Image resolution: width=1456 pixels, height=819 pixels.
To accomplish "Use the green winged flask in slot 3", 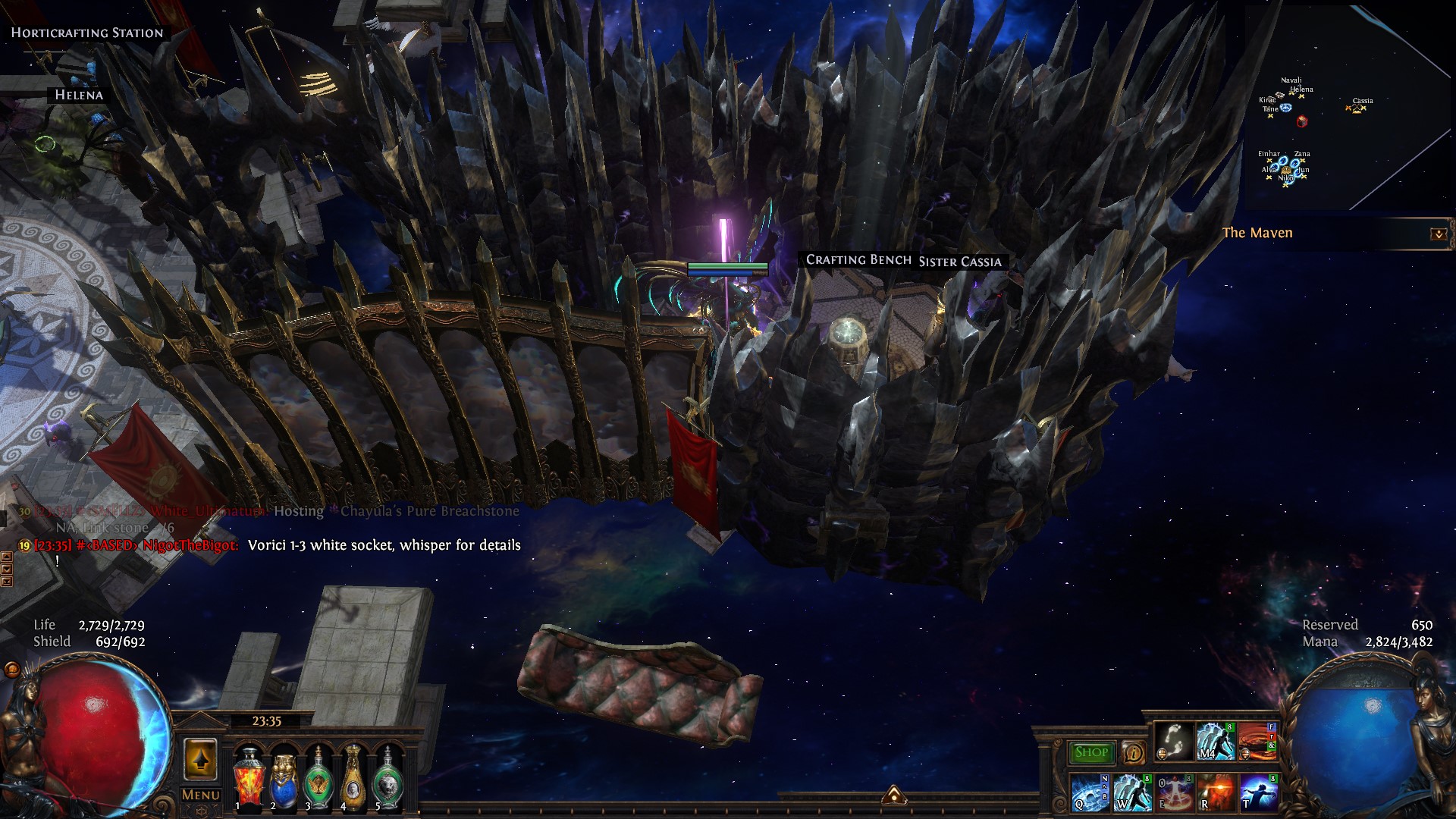I will [318, 777].
